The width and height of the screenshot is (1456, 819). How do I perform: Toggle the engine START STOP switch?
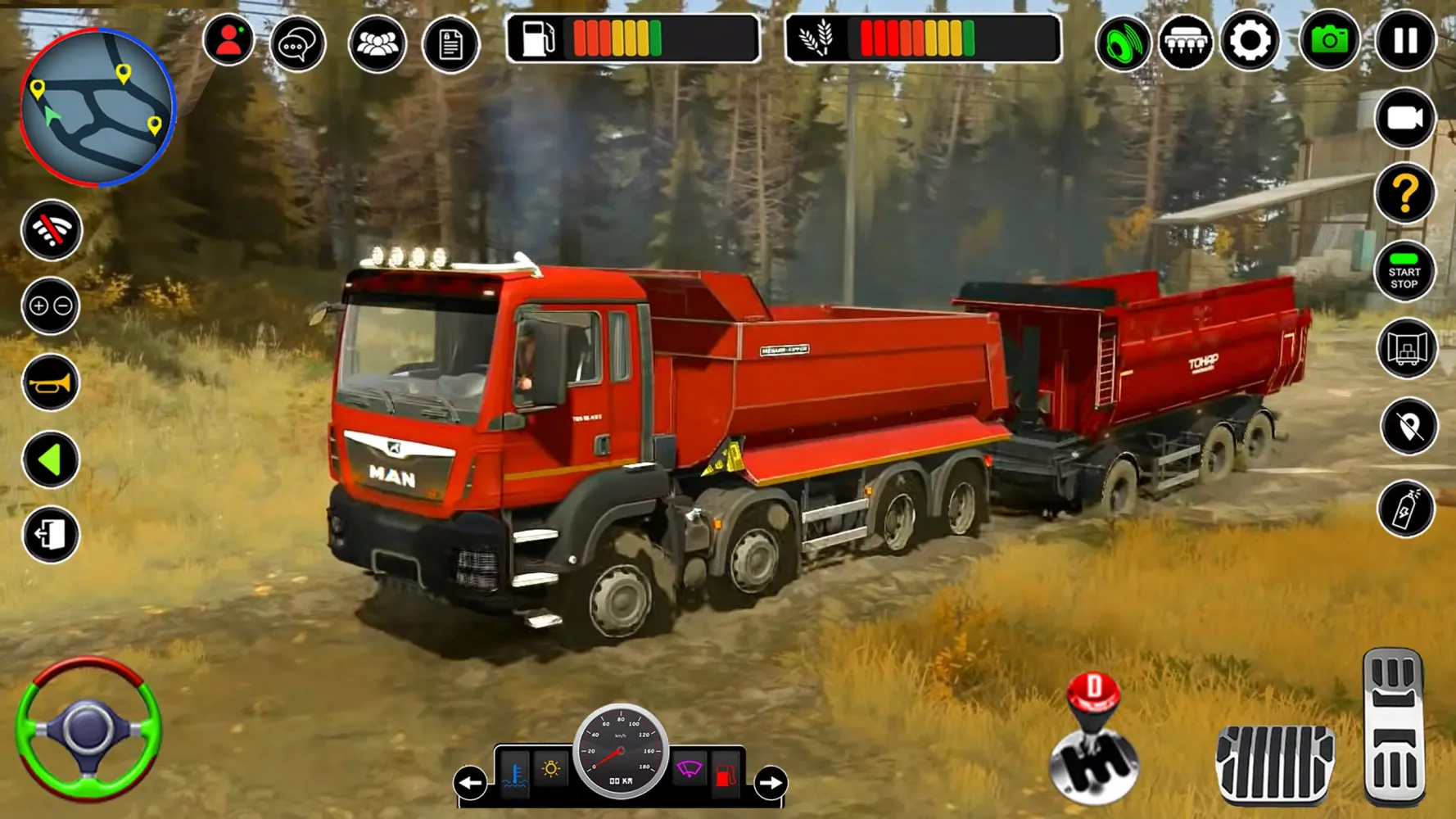click(x=1404, y=272)
